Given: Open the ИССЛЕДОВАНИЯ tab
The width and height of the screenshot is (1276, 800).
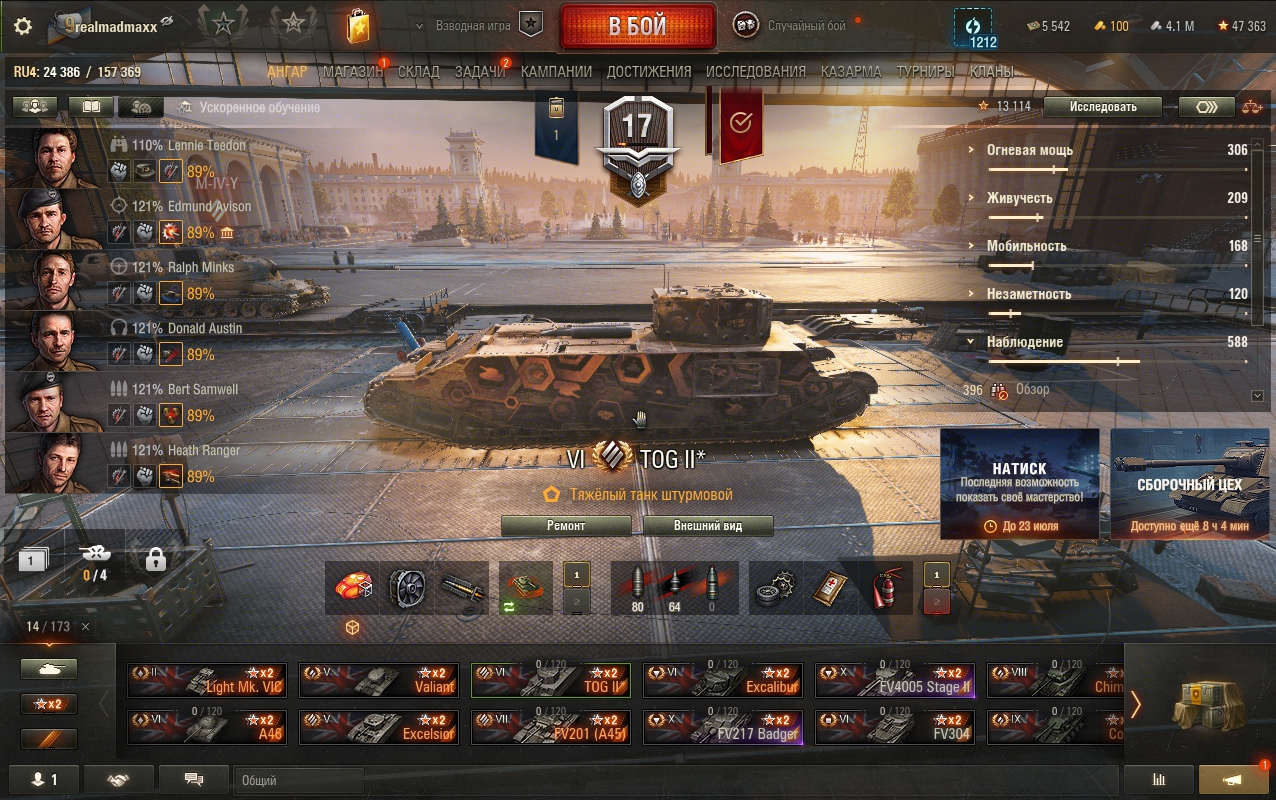Looking at the screenshot, I should (x=755, y=72).
